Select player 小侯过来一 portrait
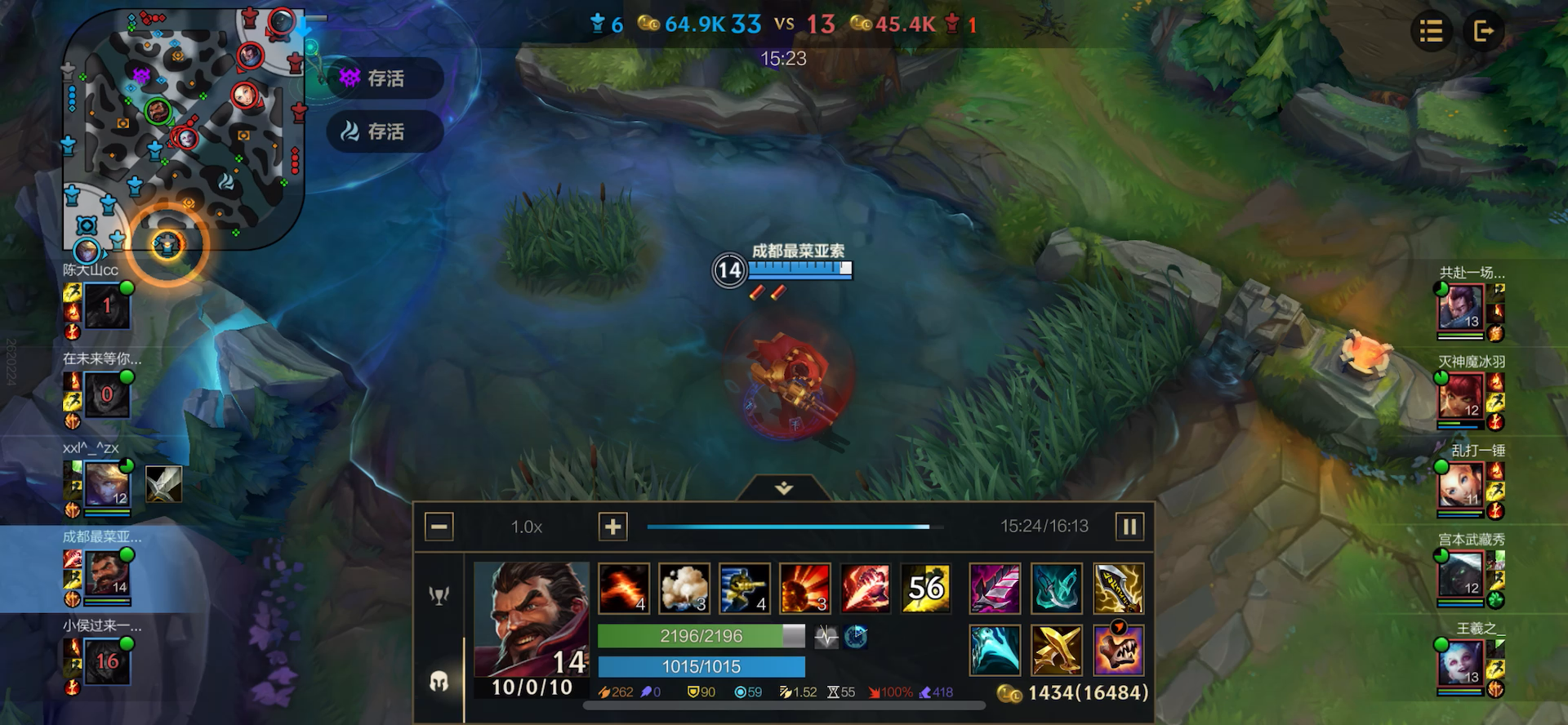 [107, 661]
